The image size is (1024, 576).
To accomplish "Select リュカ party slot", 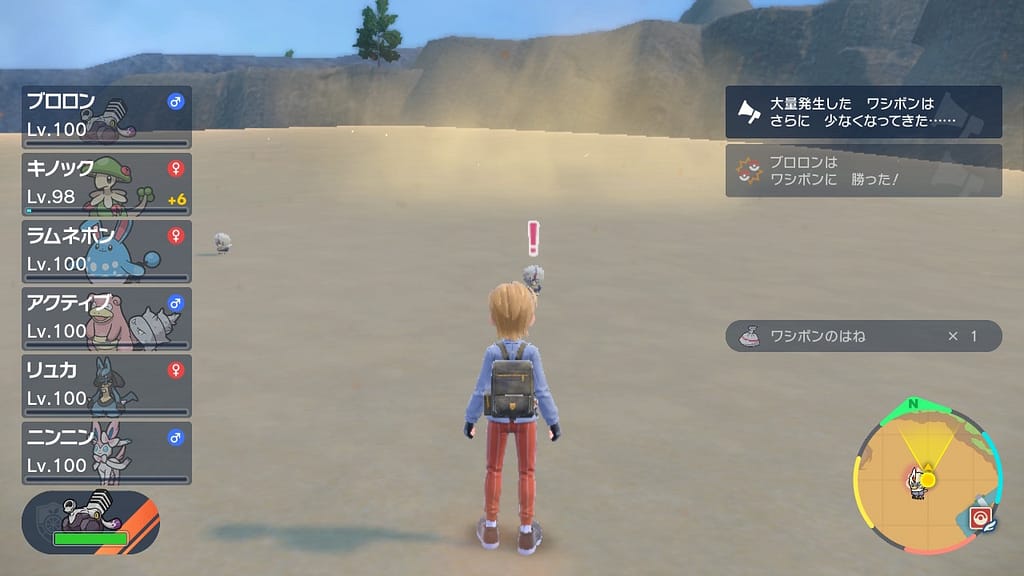I will tap(106, 385).
